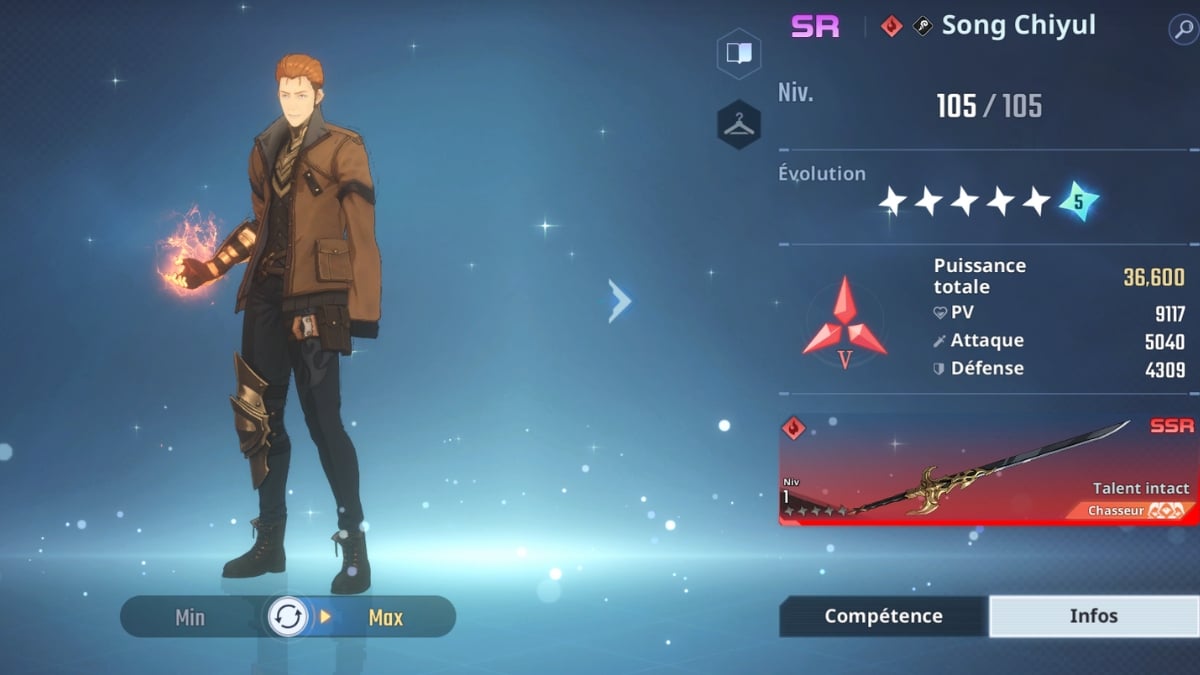1200x675 pixels.
Task: Open the book codex icon
Action: tap(739, 54)
